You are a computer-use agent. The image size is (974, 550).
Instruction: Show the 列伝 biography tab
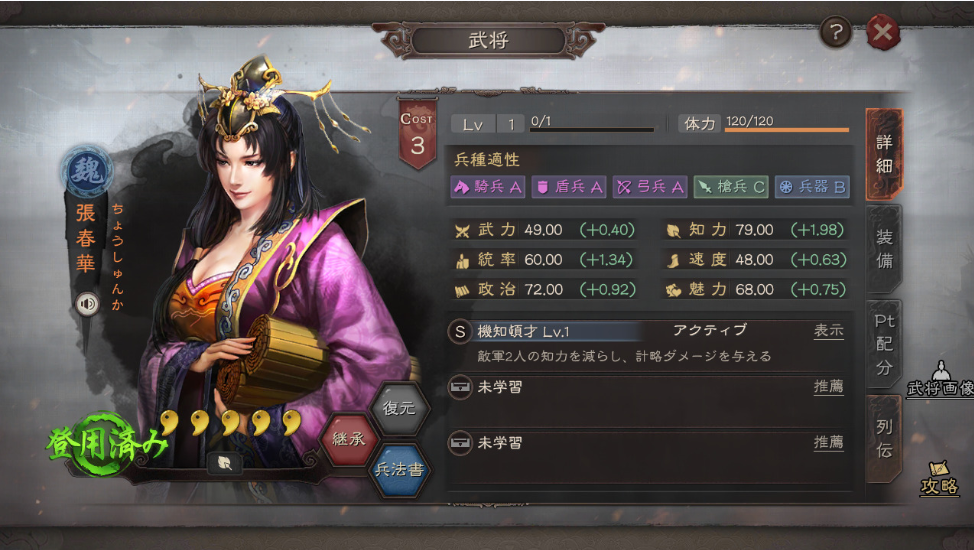pyautogui.click(x=884, y=438)
